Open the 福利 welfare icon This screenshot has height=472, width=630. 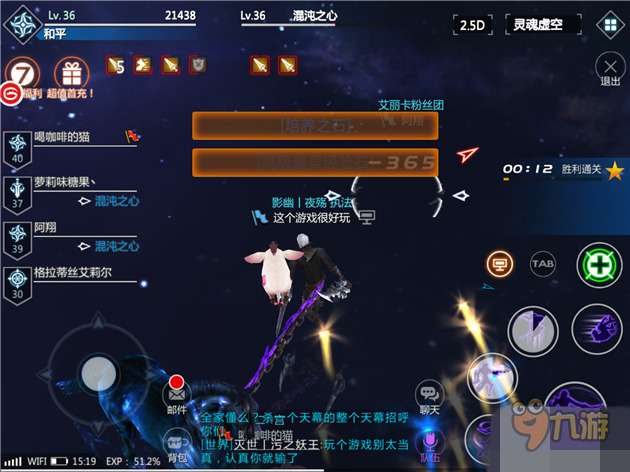tap(23, 78)
